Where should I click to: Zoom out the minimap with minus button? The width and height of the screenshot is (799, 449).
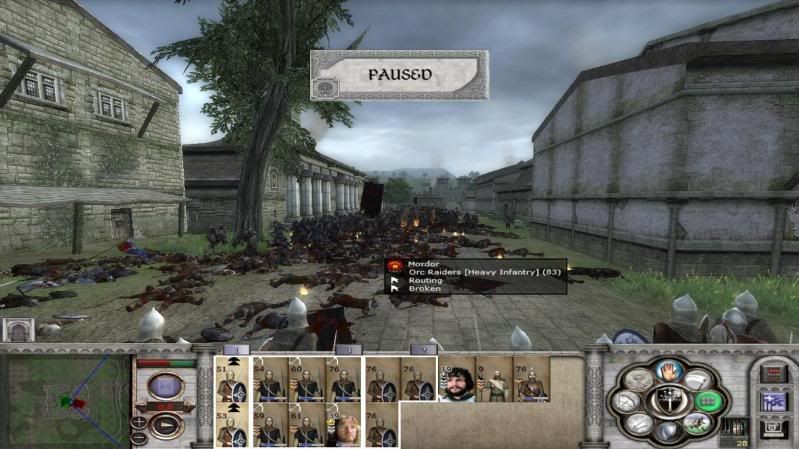(x=139, y=437)
